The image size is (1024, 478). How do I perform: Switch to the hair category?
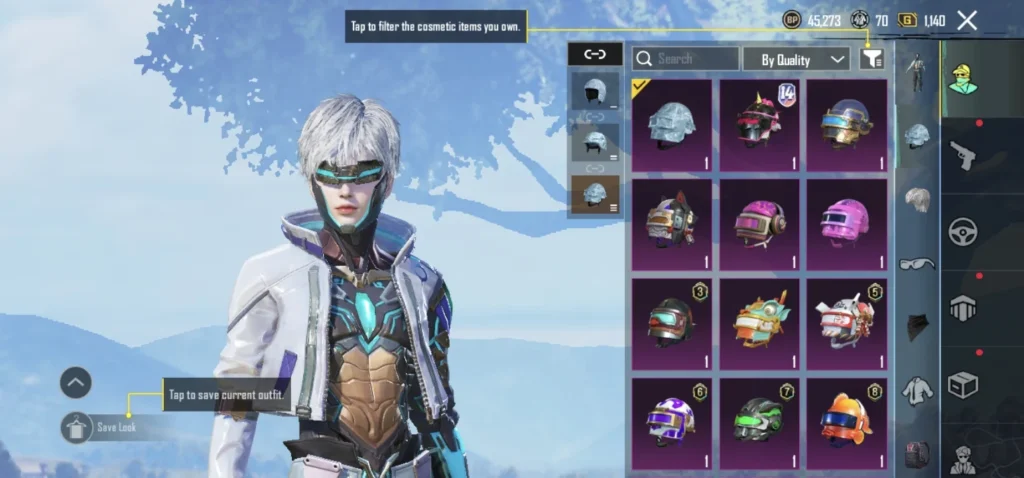(917, 201)
